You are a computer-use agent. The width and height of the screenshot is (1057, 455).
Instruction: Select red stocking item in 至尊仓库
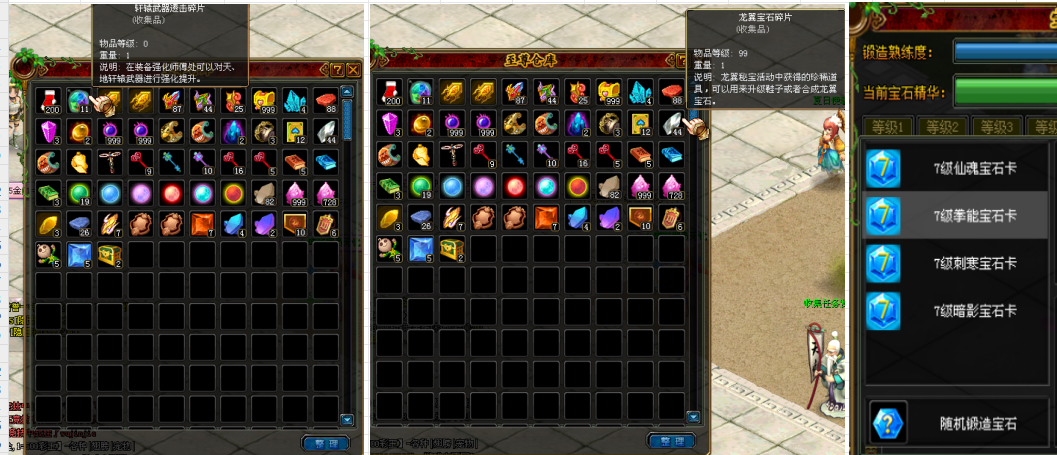coord(390,92)
